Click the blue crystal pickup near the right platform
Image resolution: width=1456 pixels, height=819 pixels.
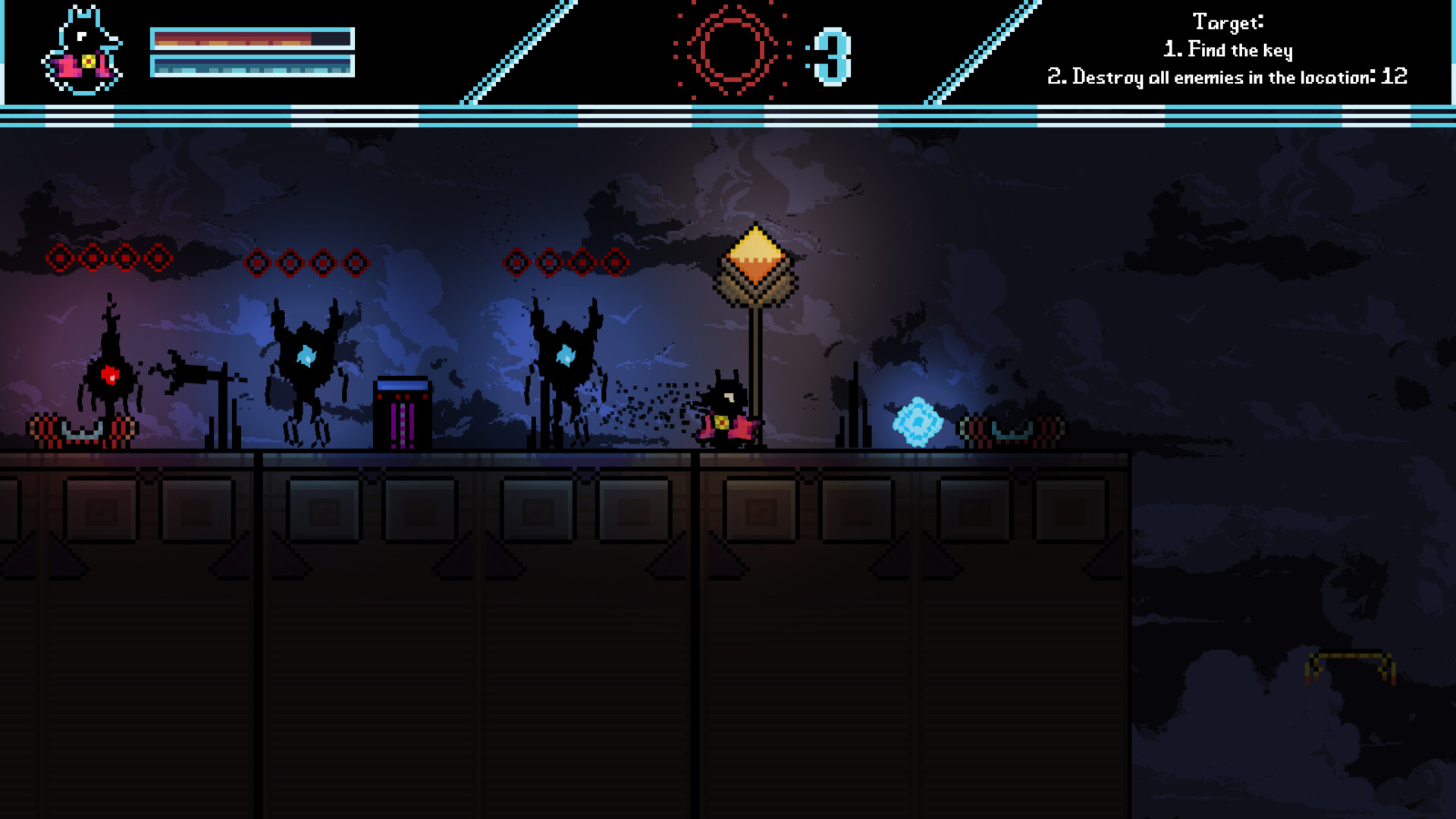coord(918,422)
